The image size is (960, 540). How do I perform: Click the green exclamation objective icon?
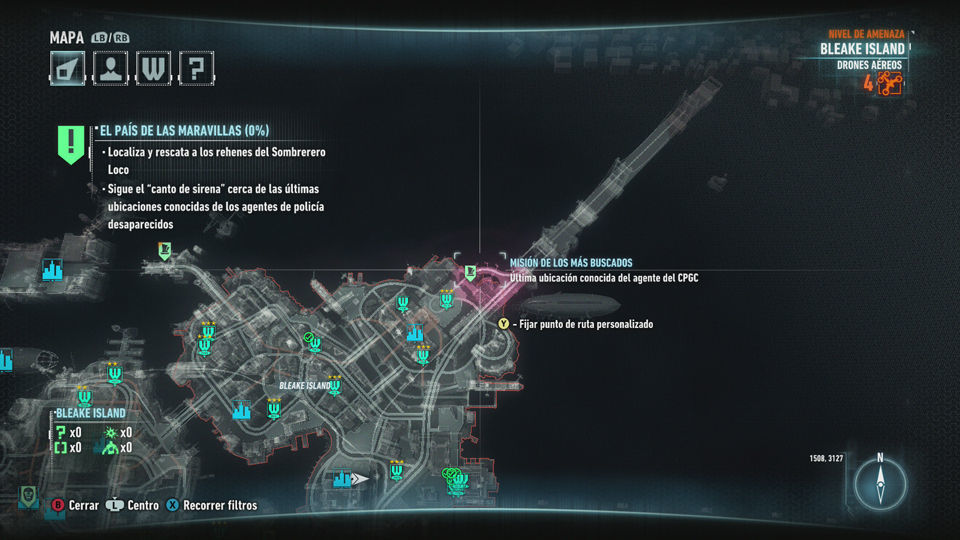pos(70,143)
